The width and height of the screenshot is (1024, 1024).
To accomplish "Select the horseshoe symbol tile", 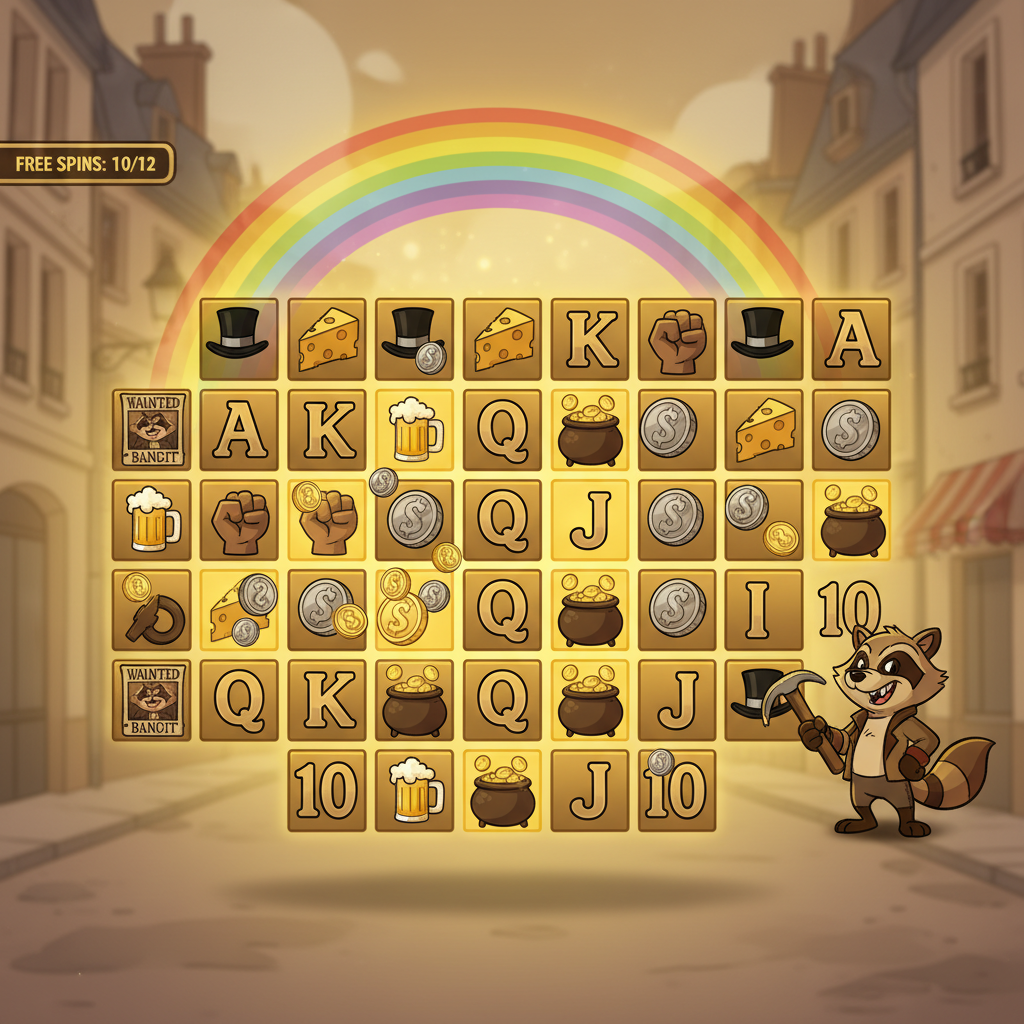I will 151,610.
